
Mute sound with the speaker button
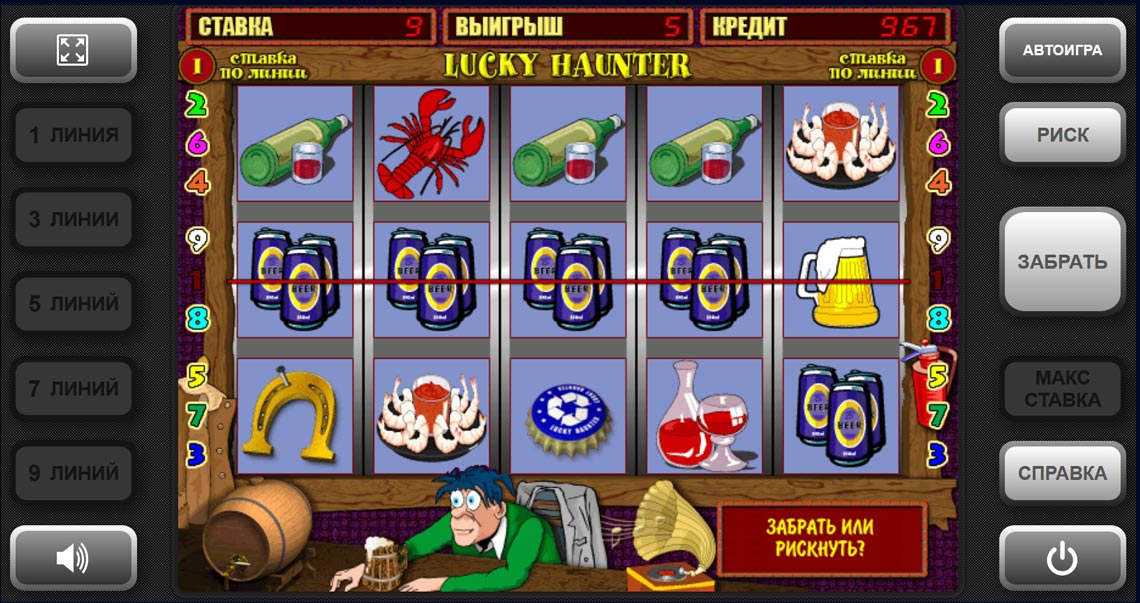(73, 557)
